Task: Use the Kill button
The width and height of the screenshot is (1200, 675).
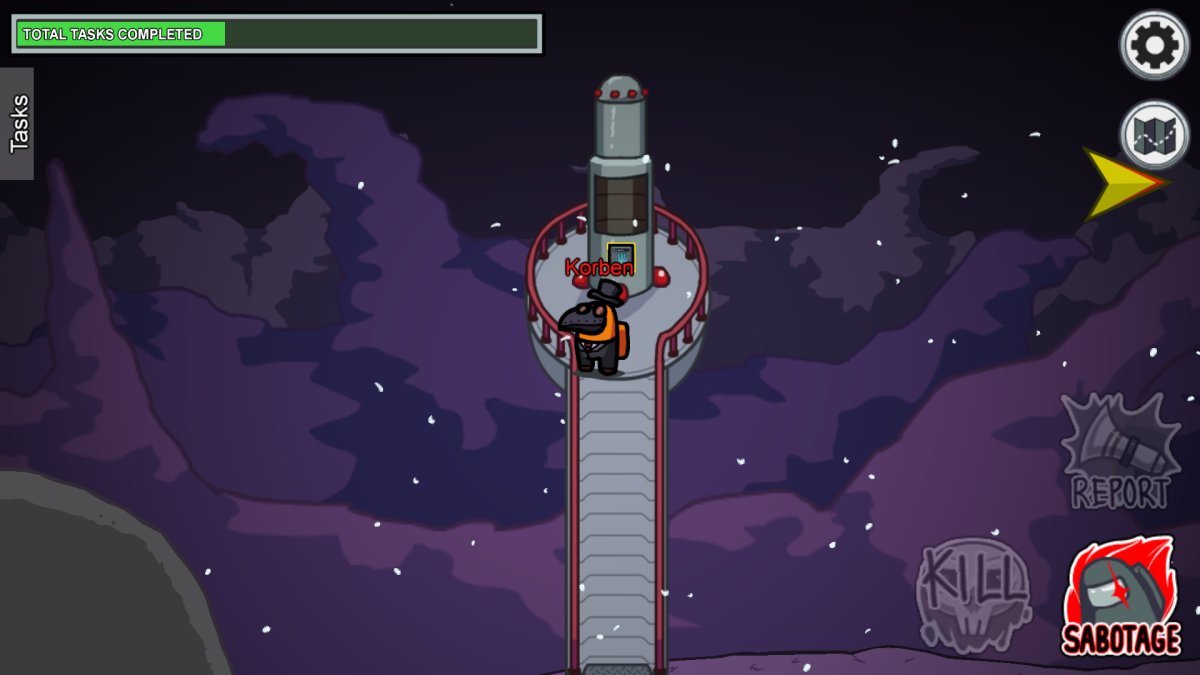Action: coord(973,594)
